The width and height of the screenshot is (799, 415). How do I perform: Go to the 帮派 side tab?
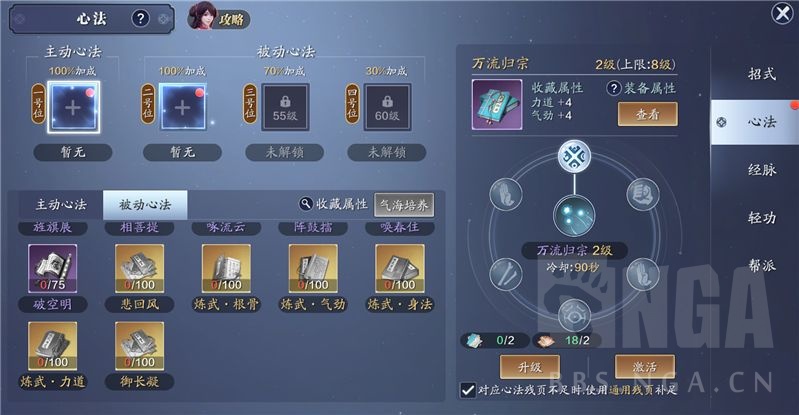tap(762, 266)
